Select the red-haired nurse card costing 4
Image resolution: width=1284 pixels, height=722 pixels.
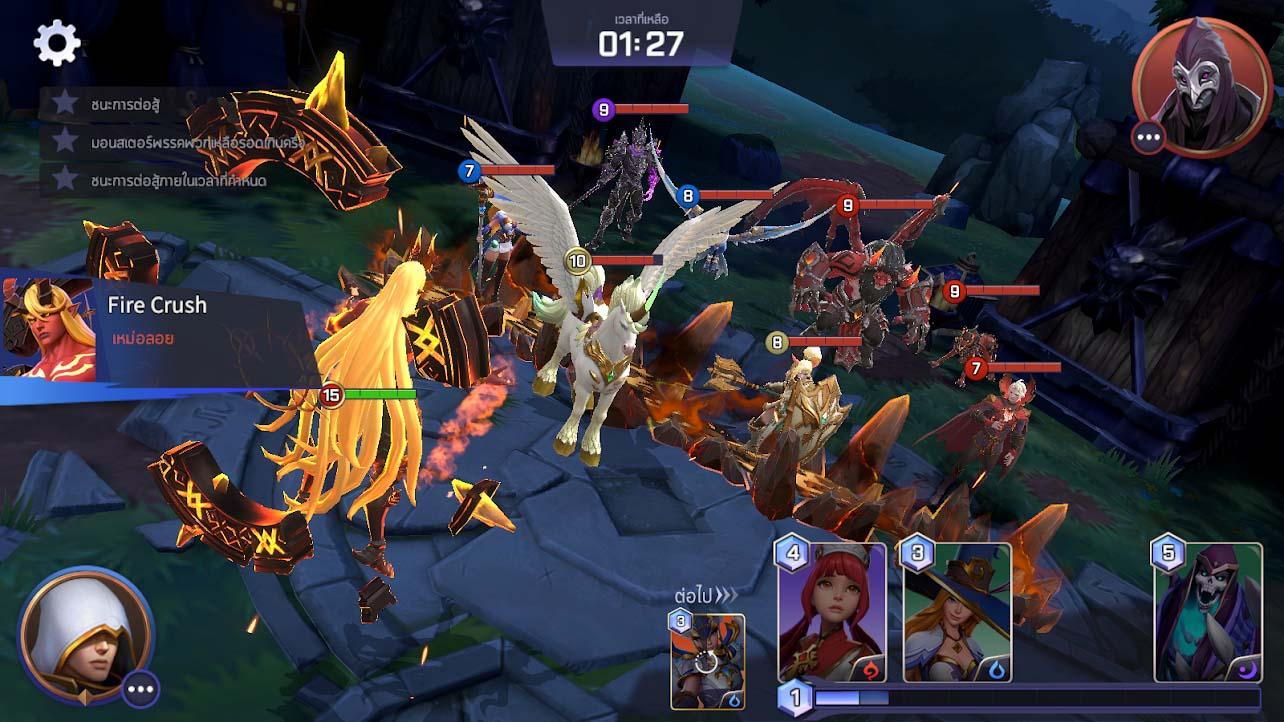(x=832, y=612)
